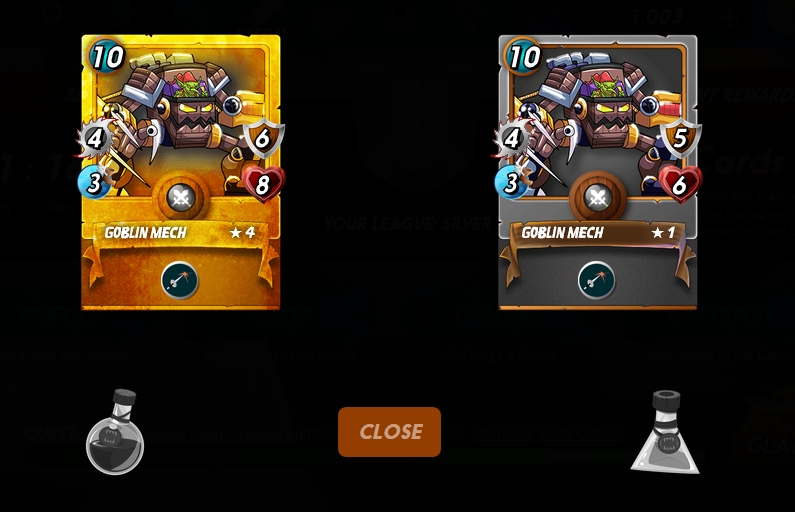Close the reward cards popup

click(389, 432)
